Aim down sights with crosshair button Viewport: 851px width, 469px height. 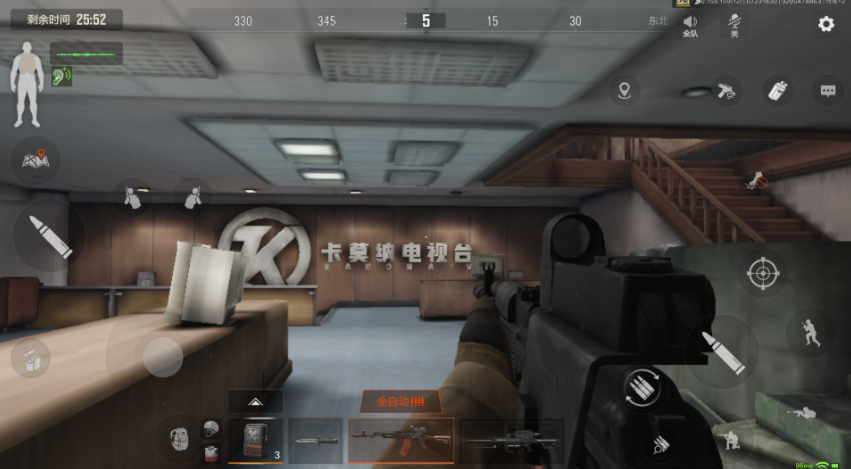(762, 272)
